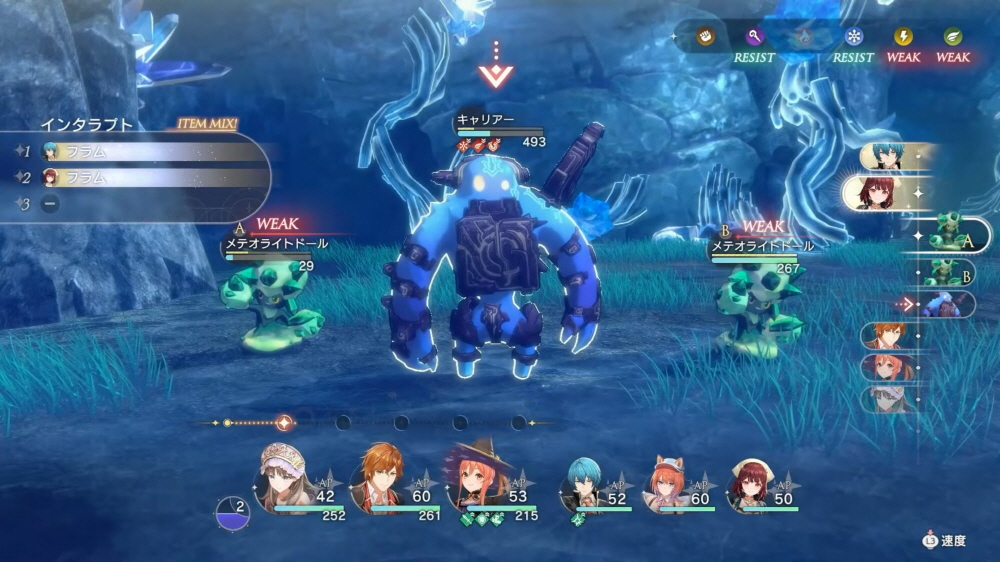Select the blue golem turn order entry
Image resolution: width=1000 pixels, height=562 pixels.
(x=940, y=304)
